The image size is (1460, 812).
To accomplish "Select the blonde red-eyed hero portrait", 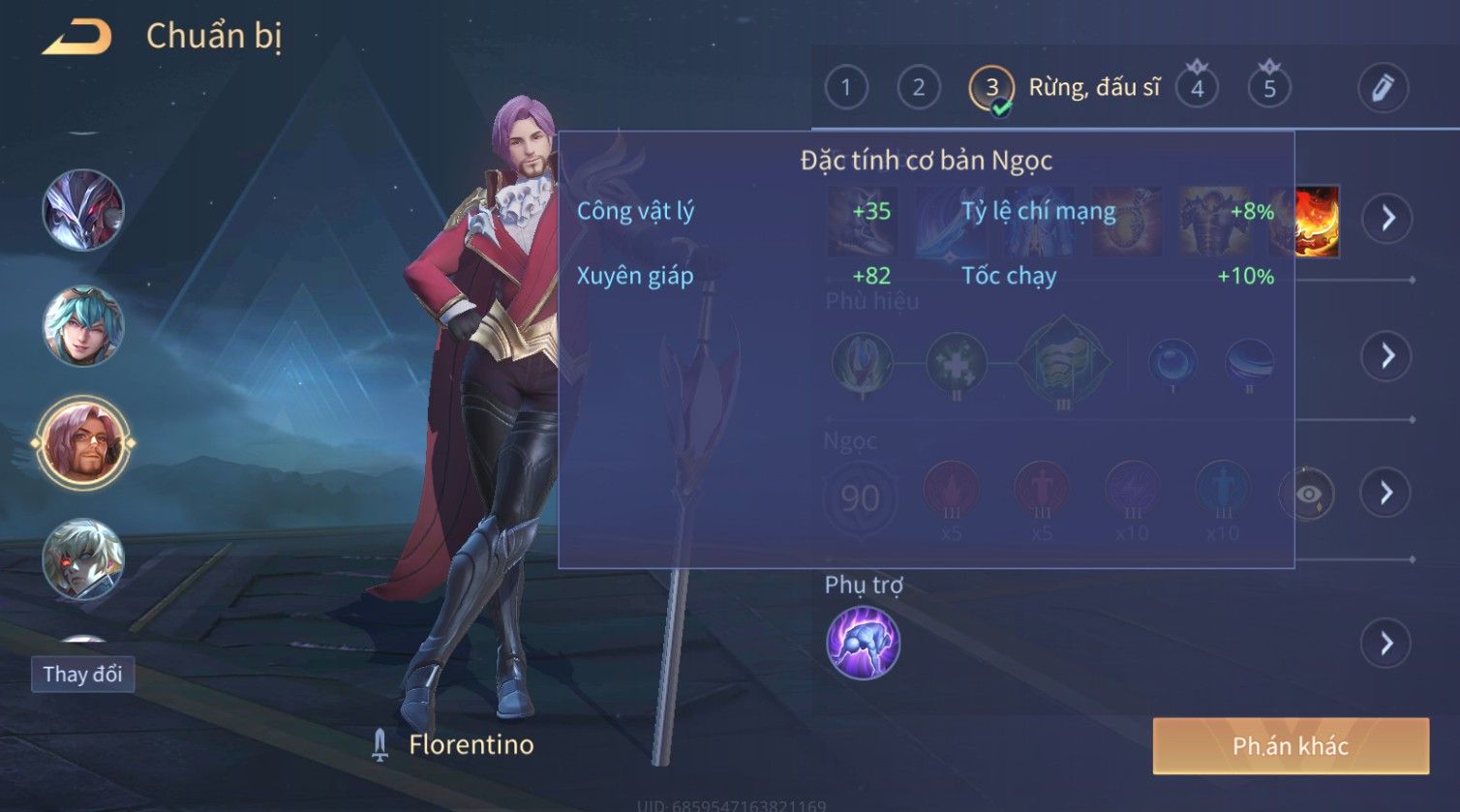I will 83,559.
